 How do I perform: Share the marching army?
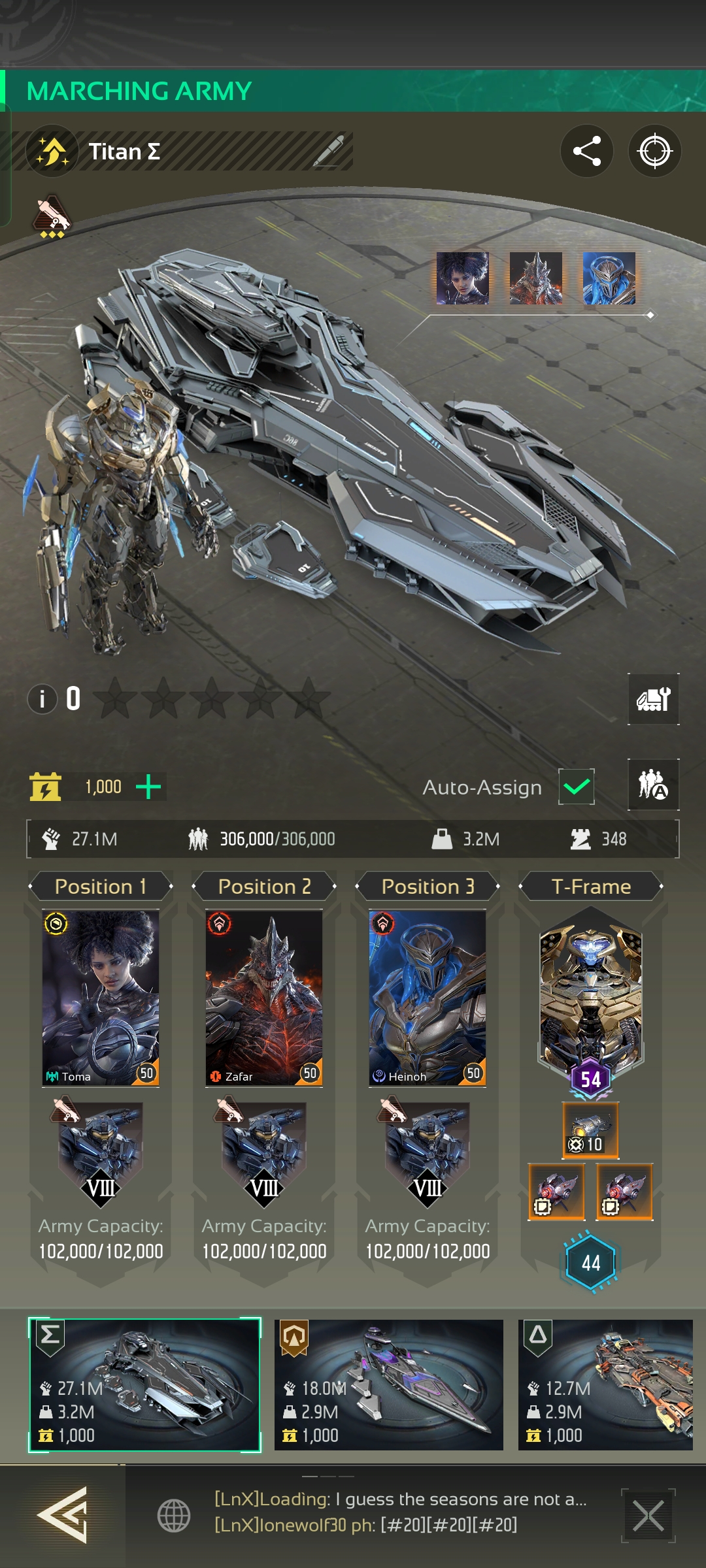click(x=586, y=151)
